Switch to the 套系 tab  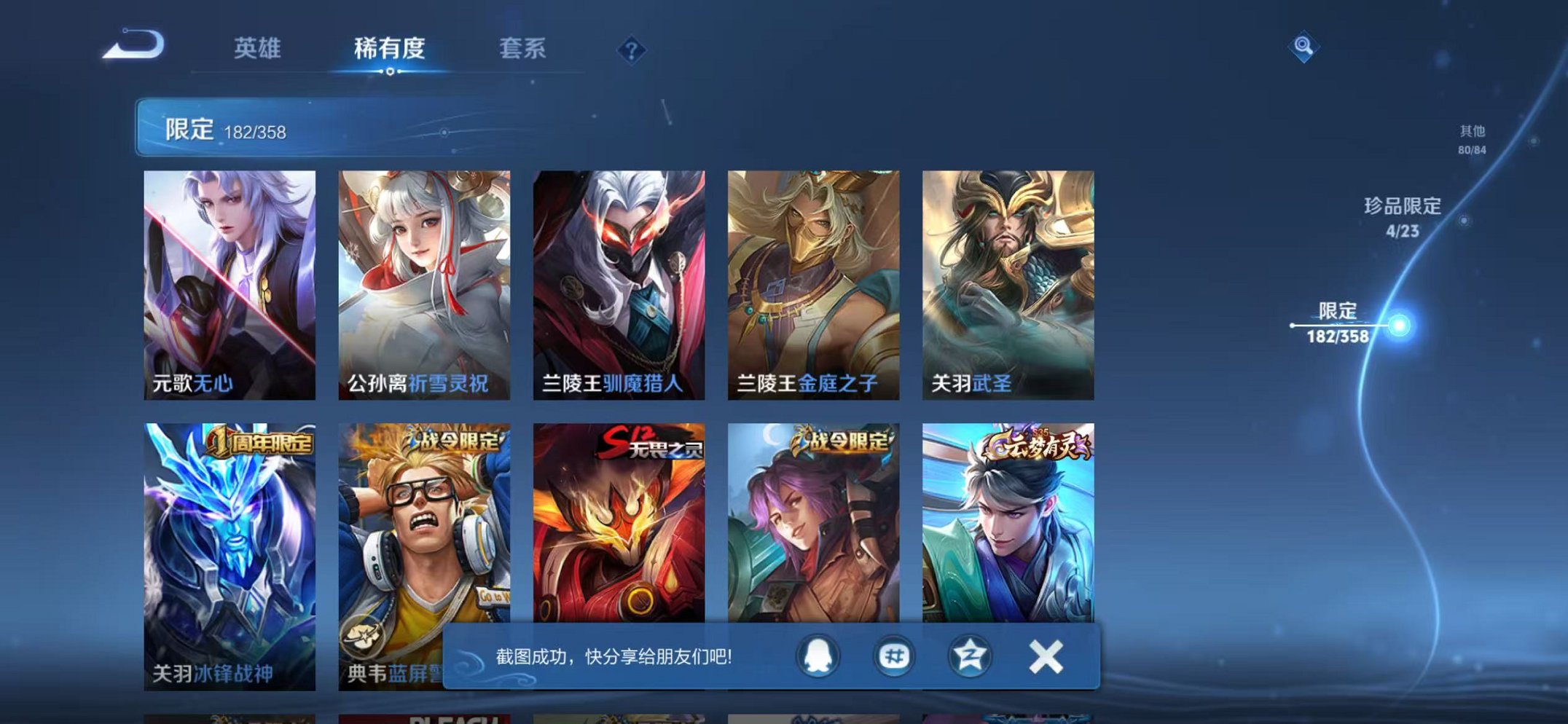[x=523, y=48]
